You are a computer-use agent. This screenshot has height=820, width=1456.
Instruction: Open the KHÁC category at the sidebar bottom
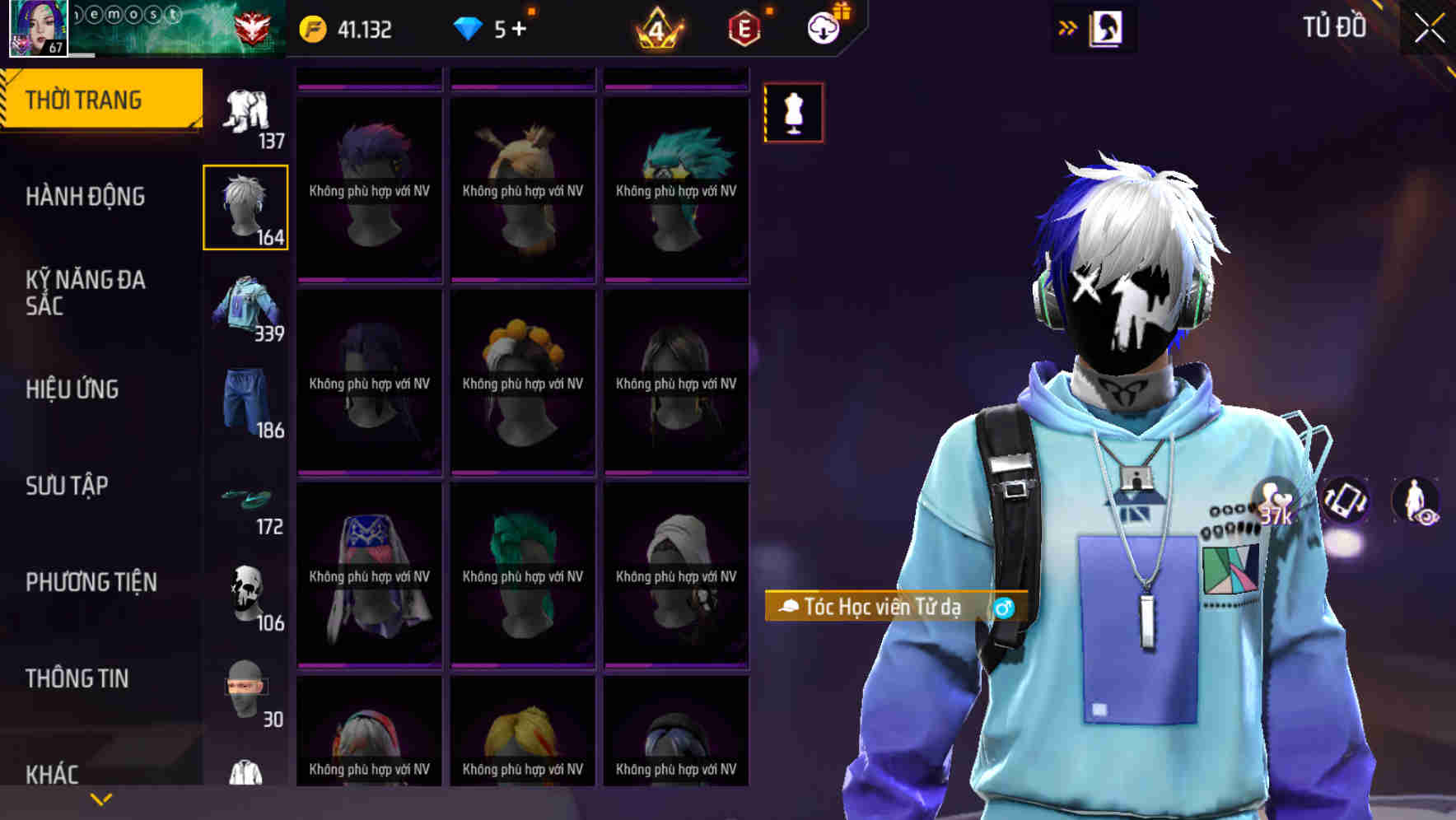pyautogui.click(x=54, y=774)
